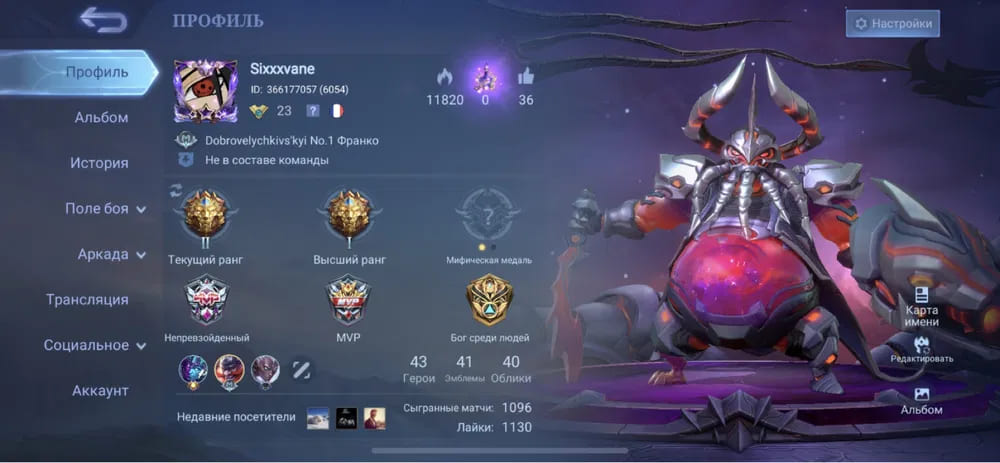Select the Бог среди людей badge
This screenshot has width=1000, height=463.
coord(489,300)
